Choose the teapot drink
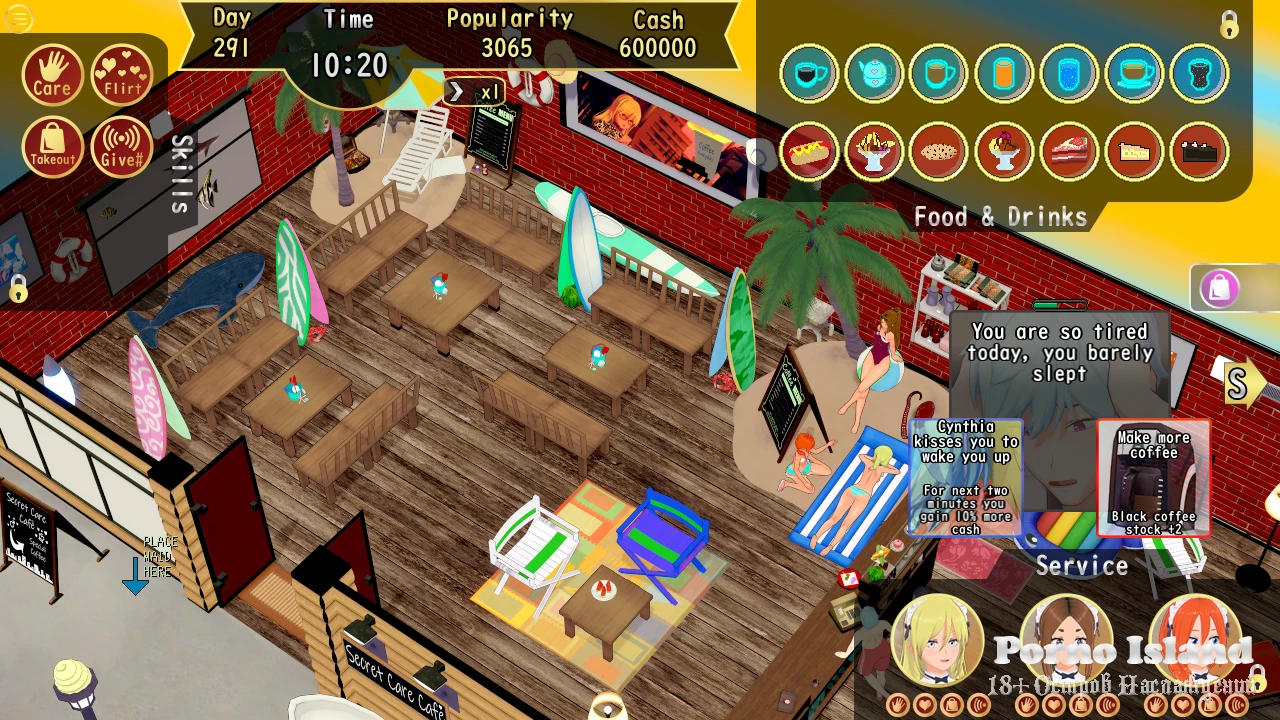This screenshot has height=720, width=1280. pos(874,73)
